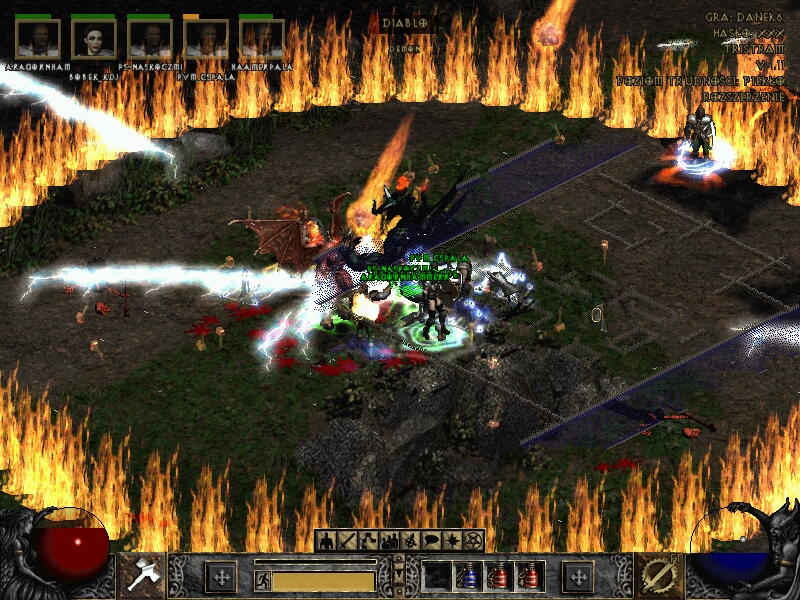Use the blue mana potion in belt
This screenshot has height=600, width=800.
point(467,577)
